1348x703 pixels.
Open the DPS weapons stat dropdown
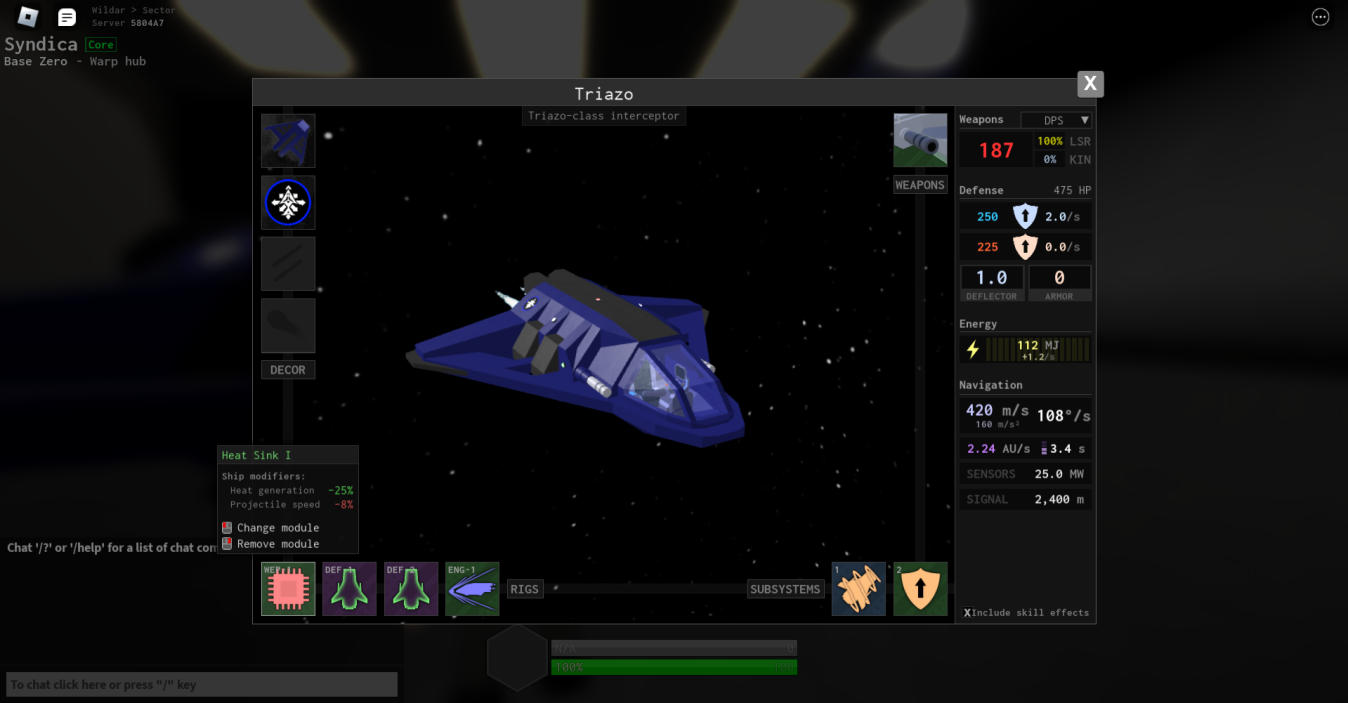(x=1056, y=120)
